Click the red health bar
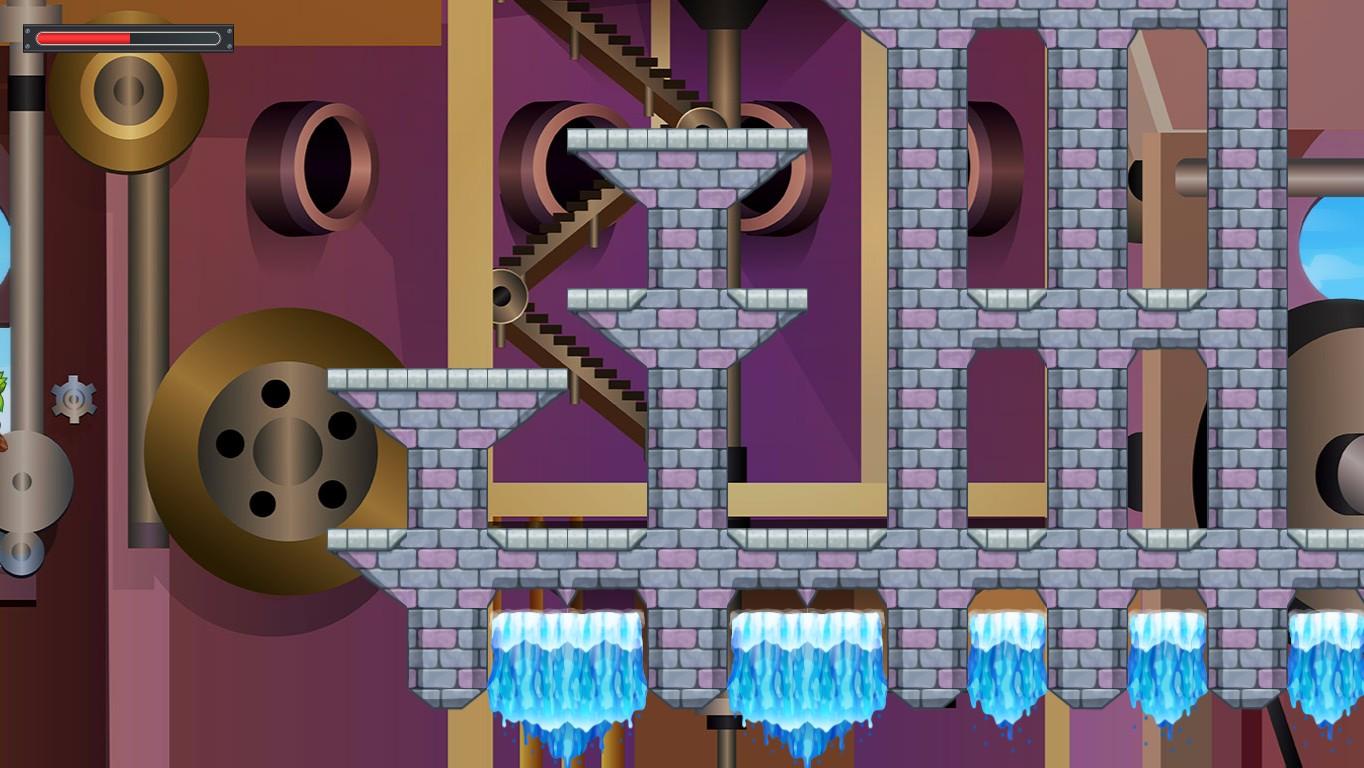Viewport: 1364px width, 768px height. (x=85, y=38)
